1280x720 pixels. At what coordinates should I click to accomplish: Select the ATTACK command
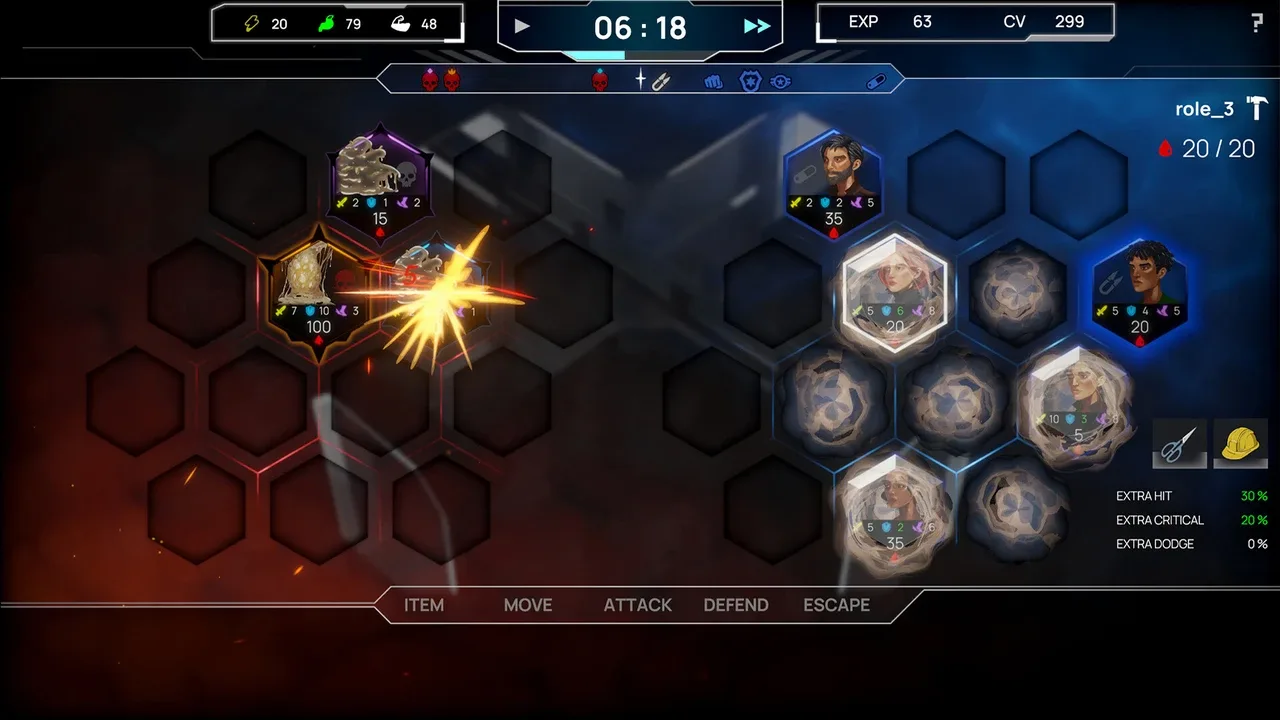tap(638, 605)
